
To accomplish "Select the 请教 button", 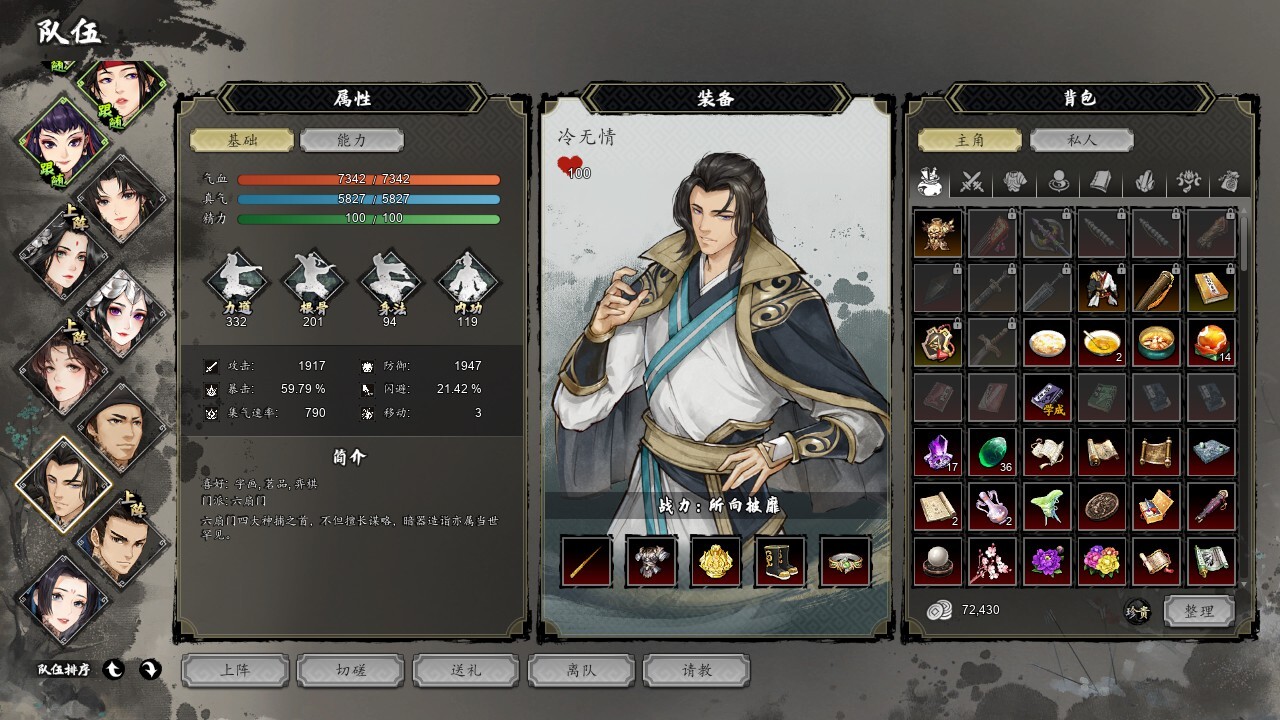I will [x=696, y=670].
